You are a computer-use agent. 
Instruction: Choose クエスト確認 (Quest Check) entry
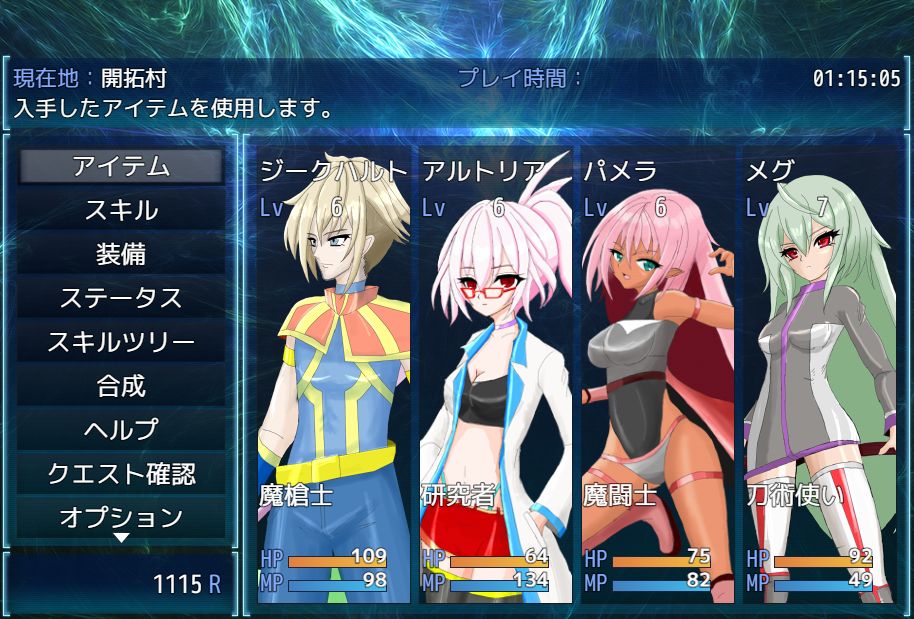click(x=121, y=473)
